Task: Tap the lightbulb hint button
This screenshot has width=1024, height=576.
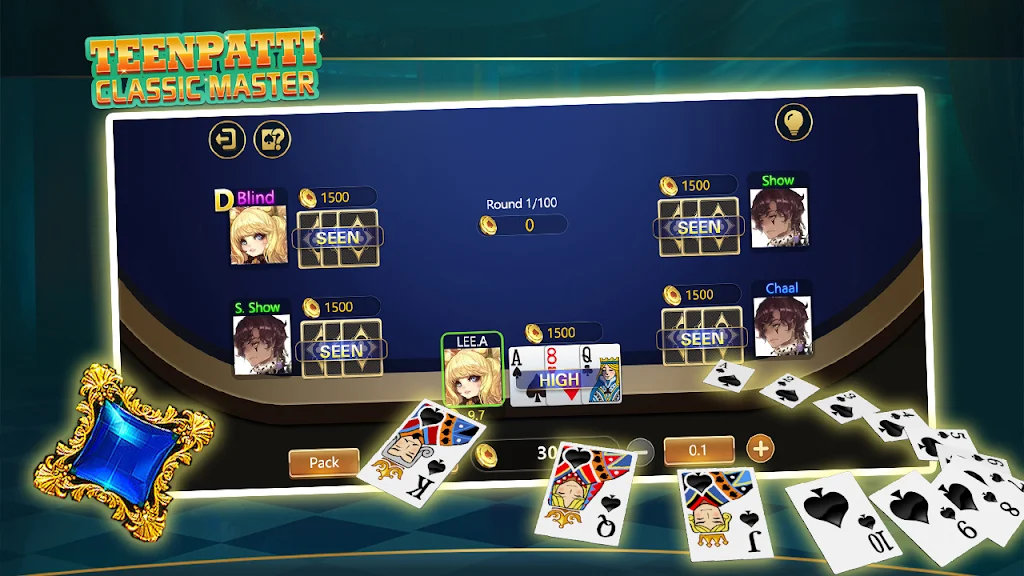Action: [x=794, y=122]
